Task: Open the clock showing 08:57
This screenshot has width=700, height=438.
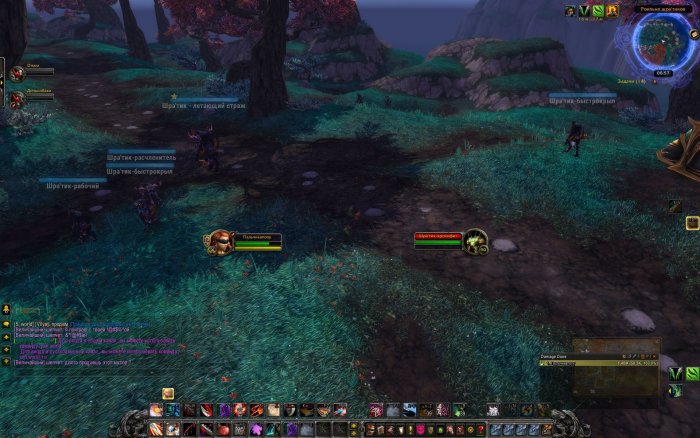Action: tap(662, 73)
